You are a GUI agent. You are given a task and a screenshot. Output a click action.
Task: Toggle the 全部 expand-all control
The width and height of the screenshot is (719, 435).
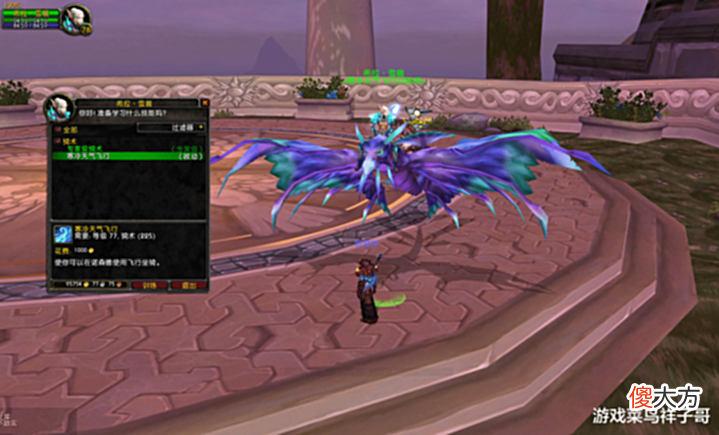[x=58, y=129]
